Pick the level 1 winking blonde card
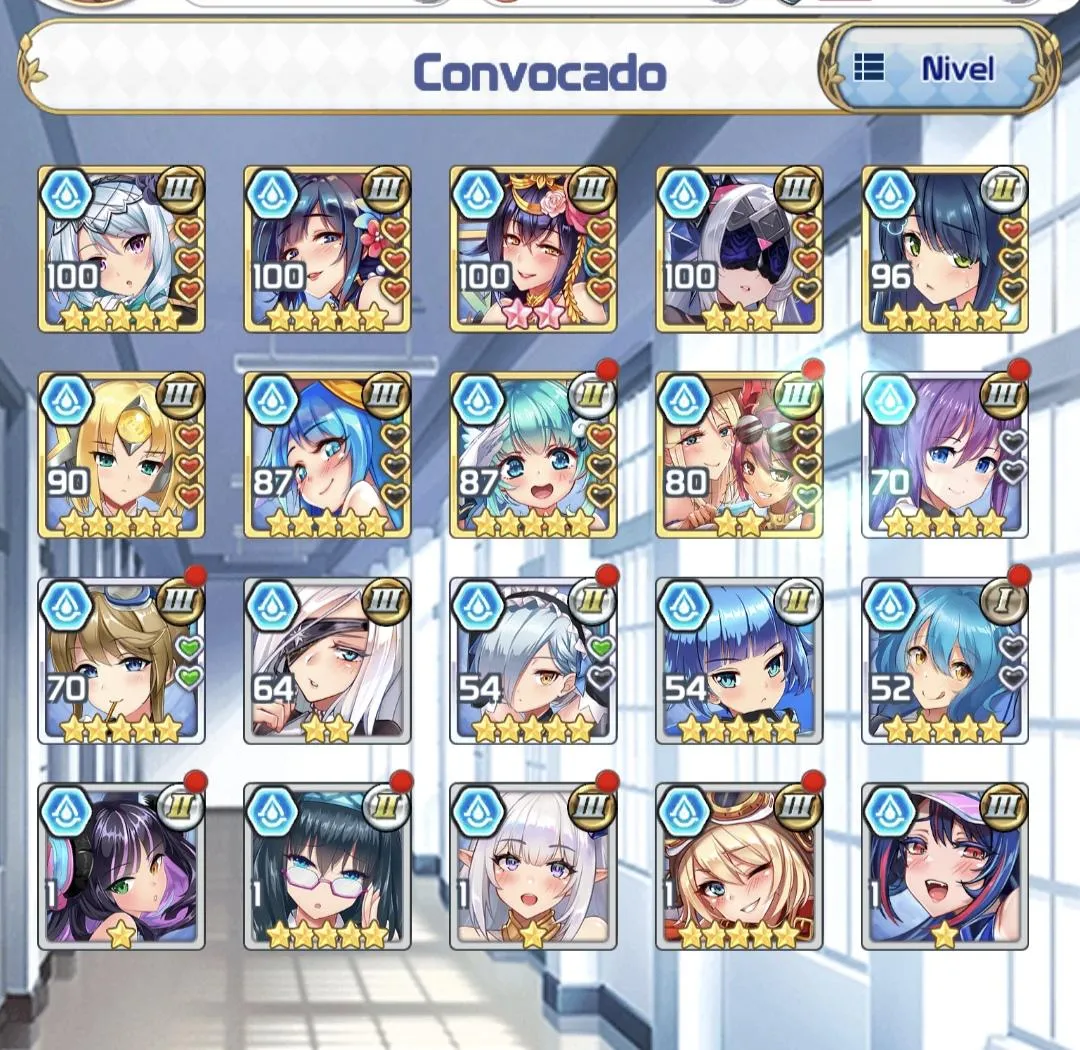Screen dimensions: 1080x1050 click(x=739, y=867)
